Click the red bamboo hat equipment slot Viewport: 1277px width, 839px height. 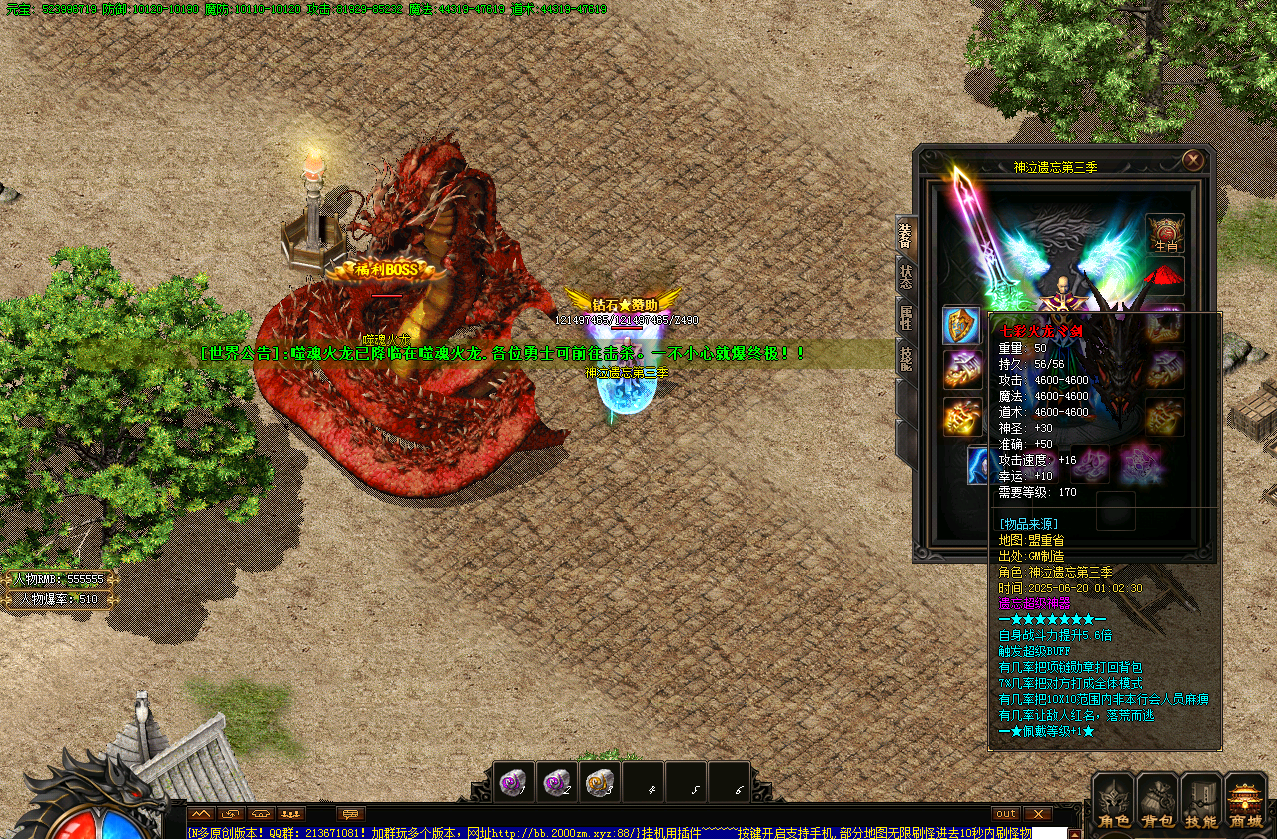tap(1165, 275)
